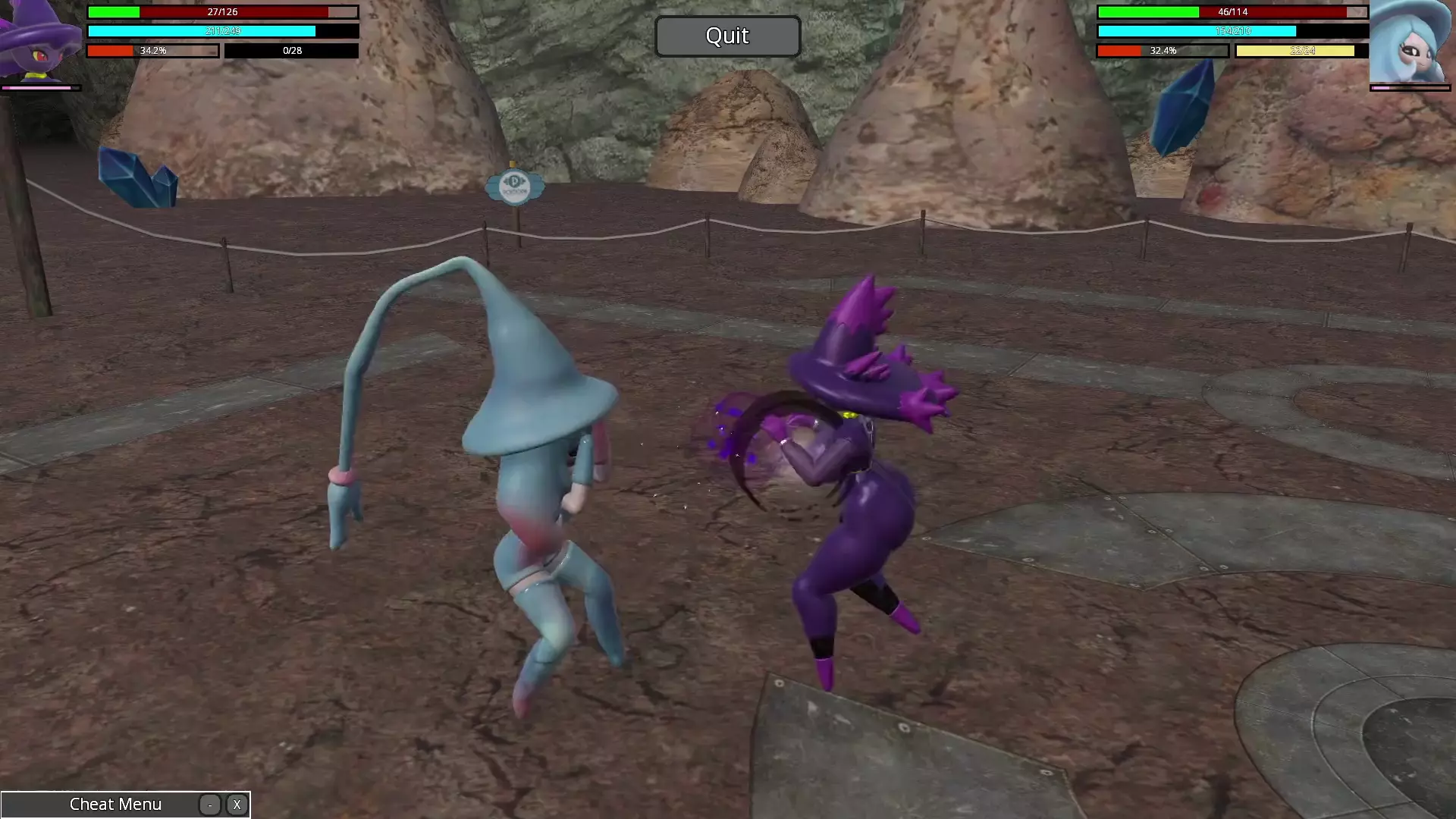1456x819 pixels.
Task: Close the Cheat Menu panel
Action: pos(237,805)
